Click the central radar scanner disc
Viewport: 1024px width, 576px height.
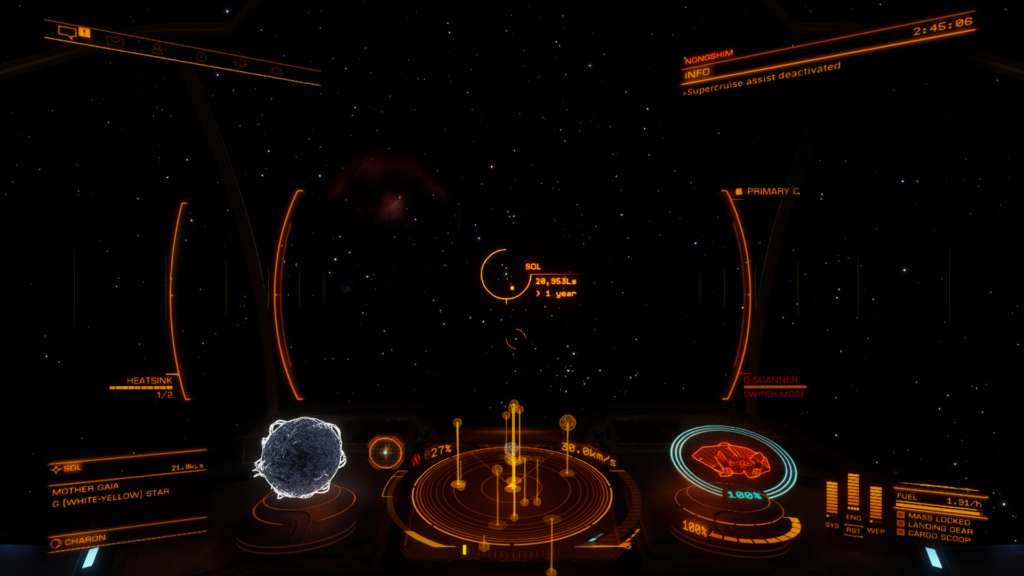[512, 491]
